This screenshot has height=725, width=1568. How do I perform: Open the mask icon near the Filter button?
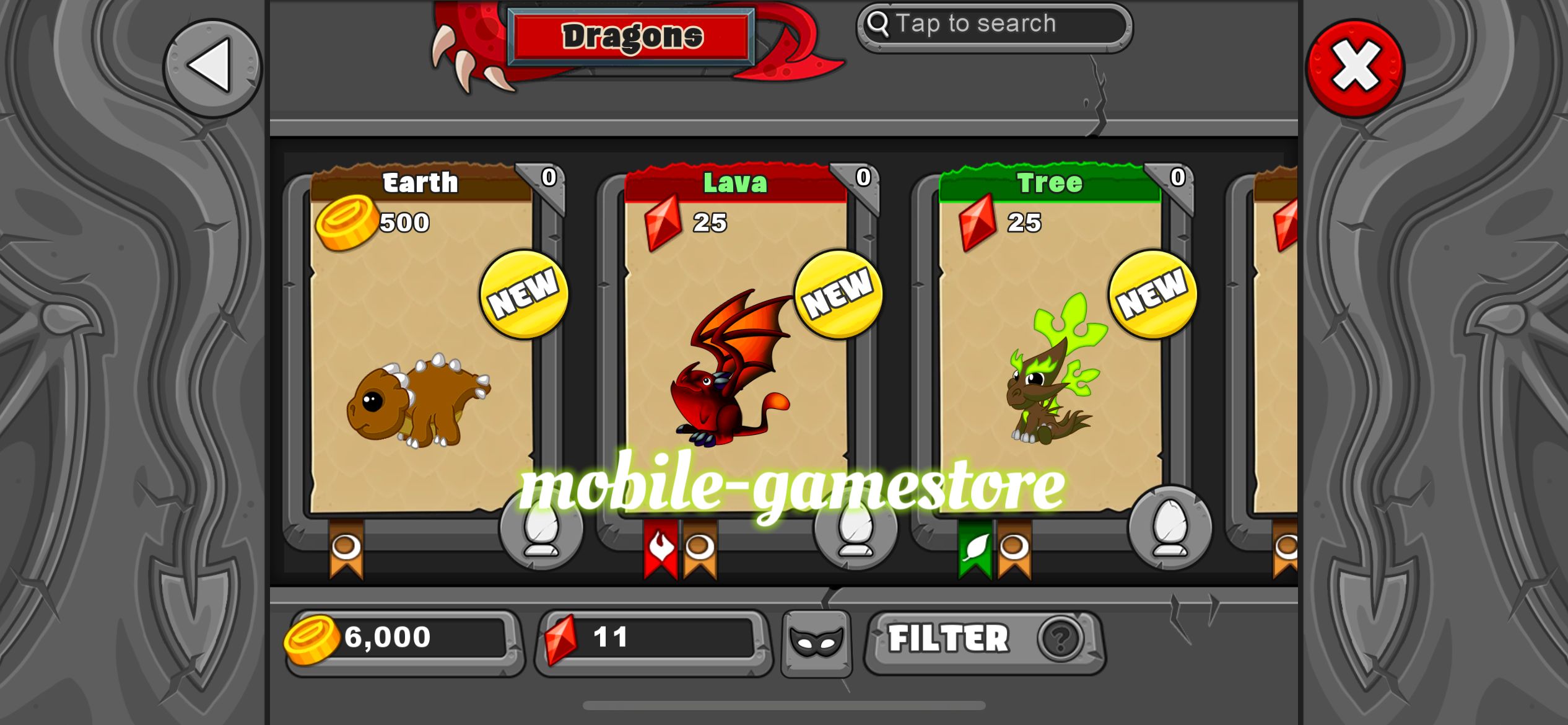click(x=816, y=641)
